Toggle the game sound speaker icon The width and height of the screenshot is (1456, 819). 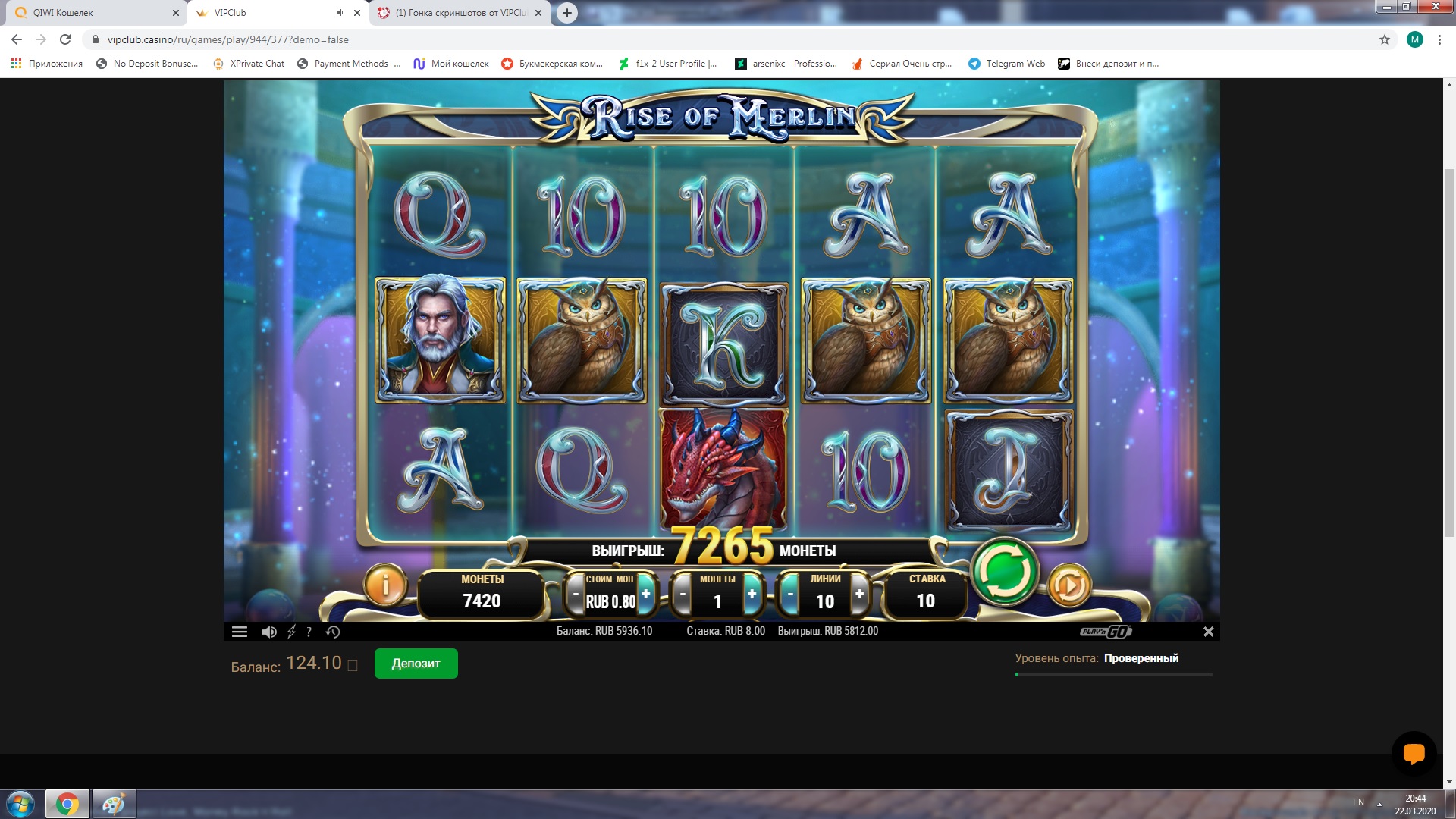click(x=268, y=632)
